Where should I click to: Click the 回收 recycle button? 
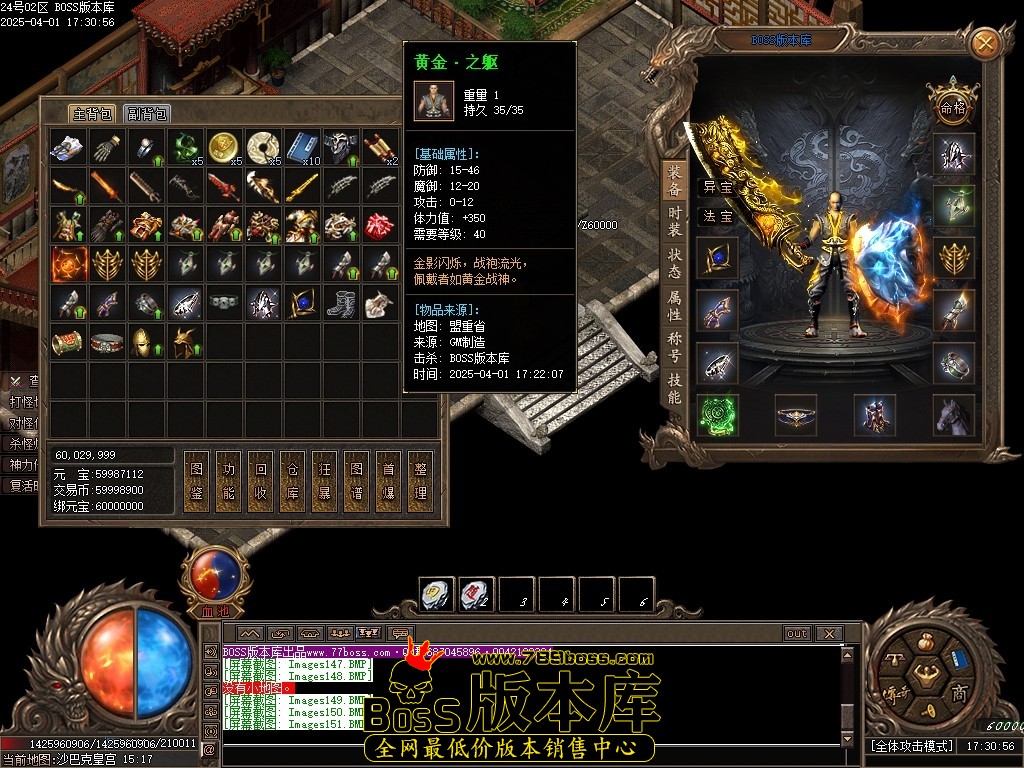(260, 481)
